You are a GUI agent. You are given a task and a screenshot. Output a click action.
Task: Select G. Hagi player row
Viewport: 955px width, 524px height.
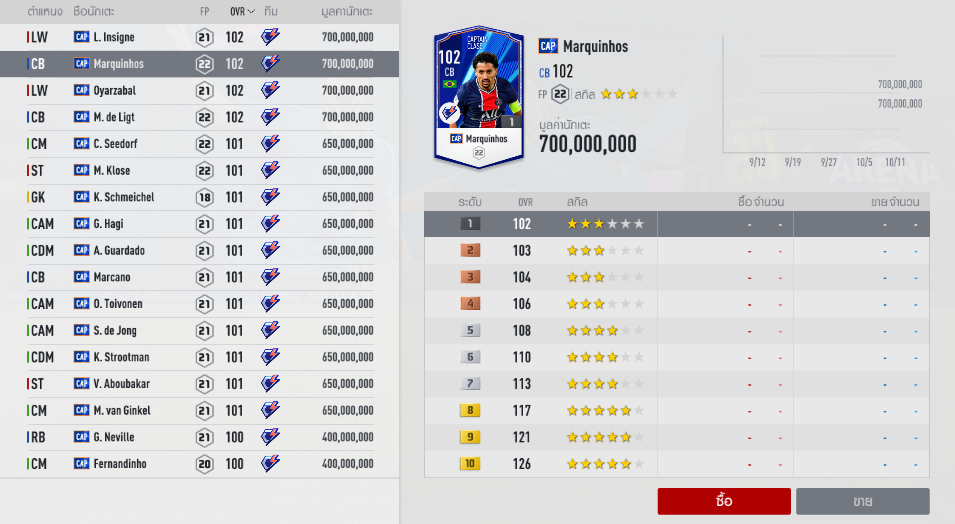[200, 224]
